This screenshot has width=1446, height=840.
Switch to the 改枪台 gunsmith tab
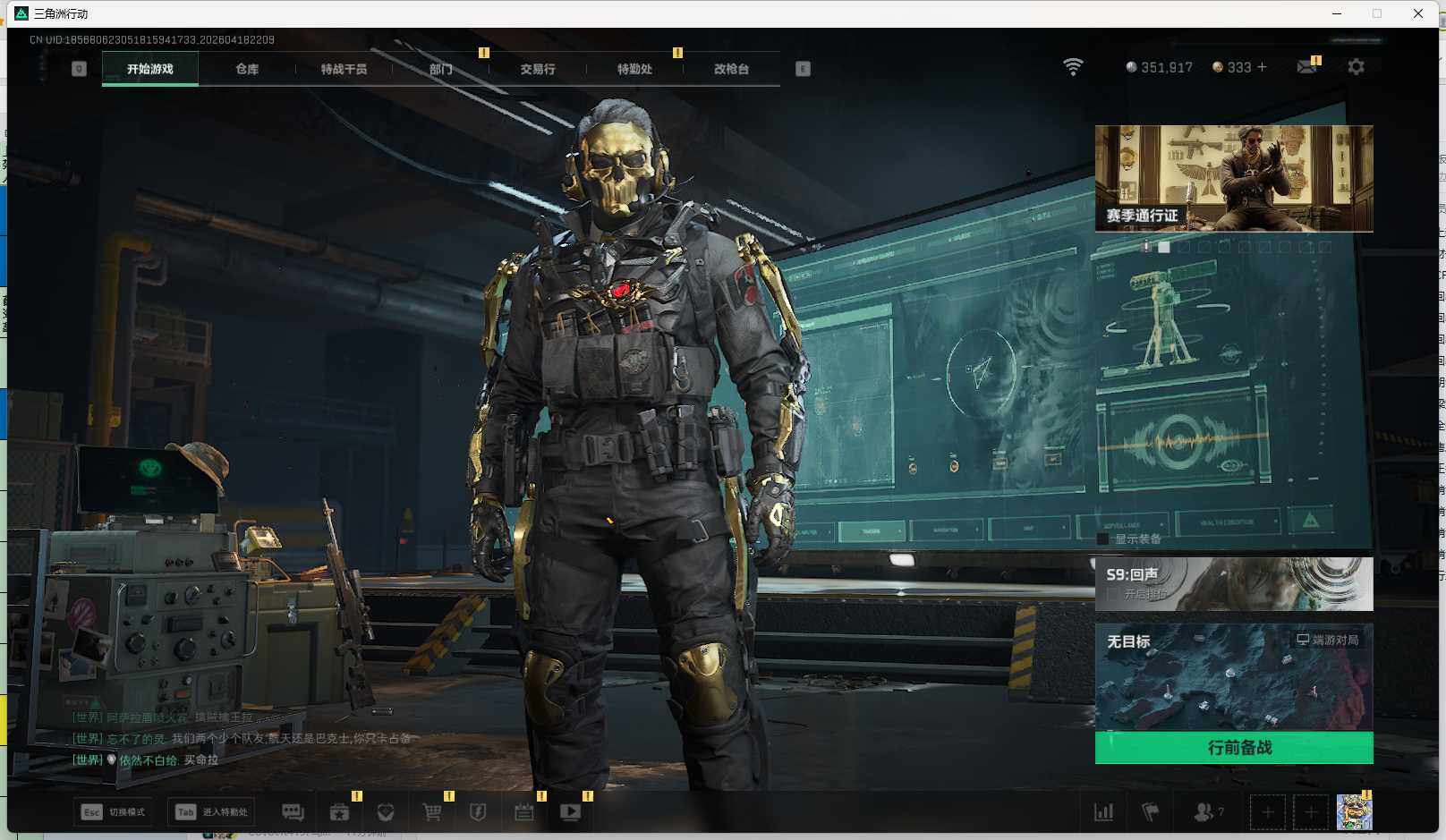731,69
